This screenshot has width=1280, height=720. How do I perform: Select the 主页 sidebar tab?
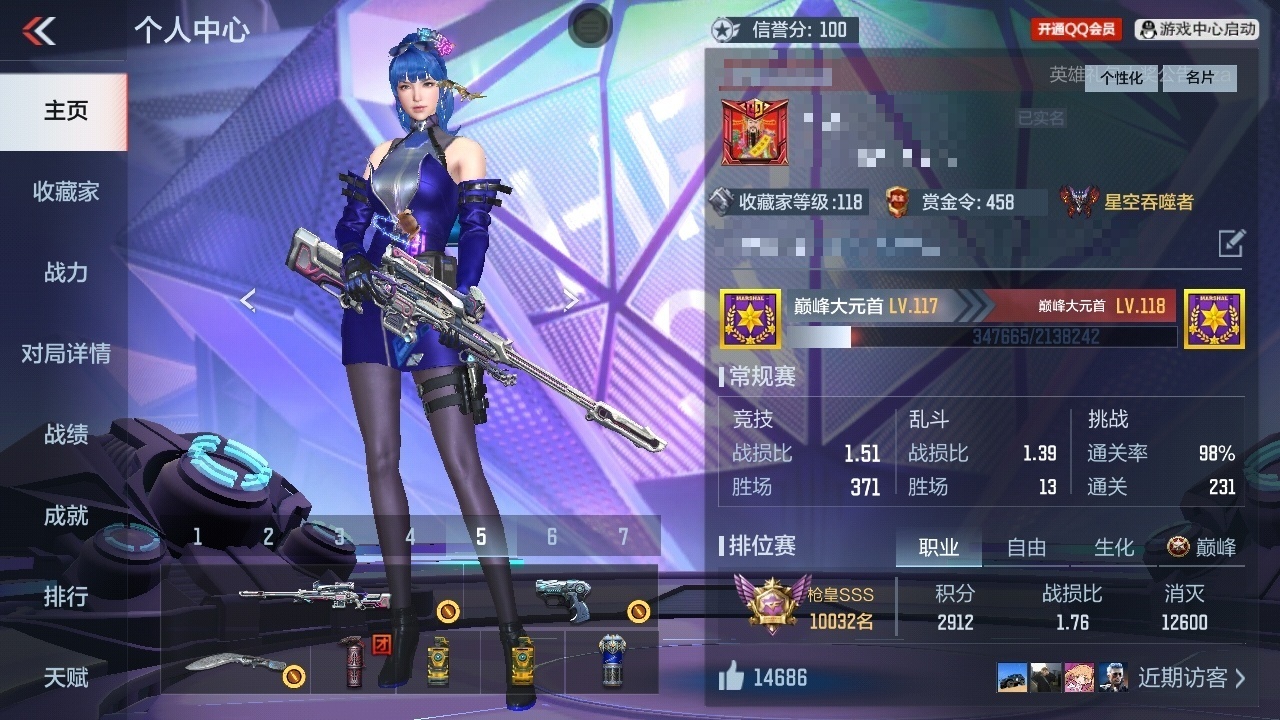click(x=65, y=111)
